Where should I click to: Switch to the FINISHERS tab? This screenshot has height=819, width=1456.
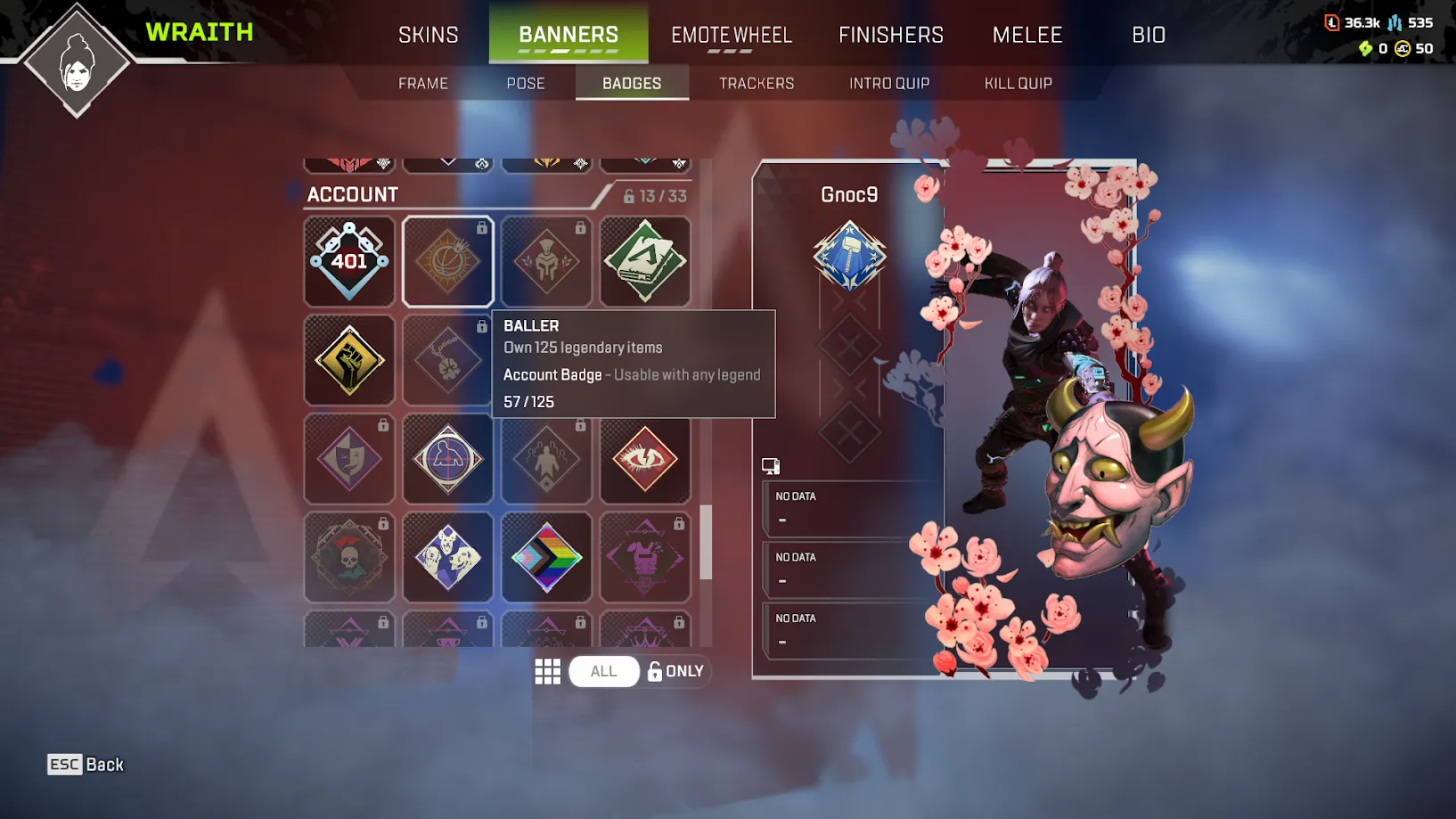890,35
